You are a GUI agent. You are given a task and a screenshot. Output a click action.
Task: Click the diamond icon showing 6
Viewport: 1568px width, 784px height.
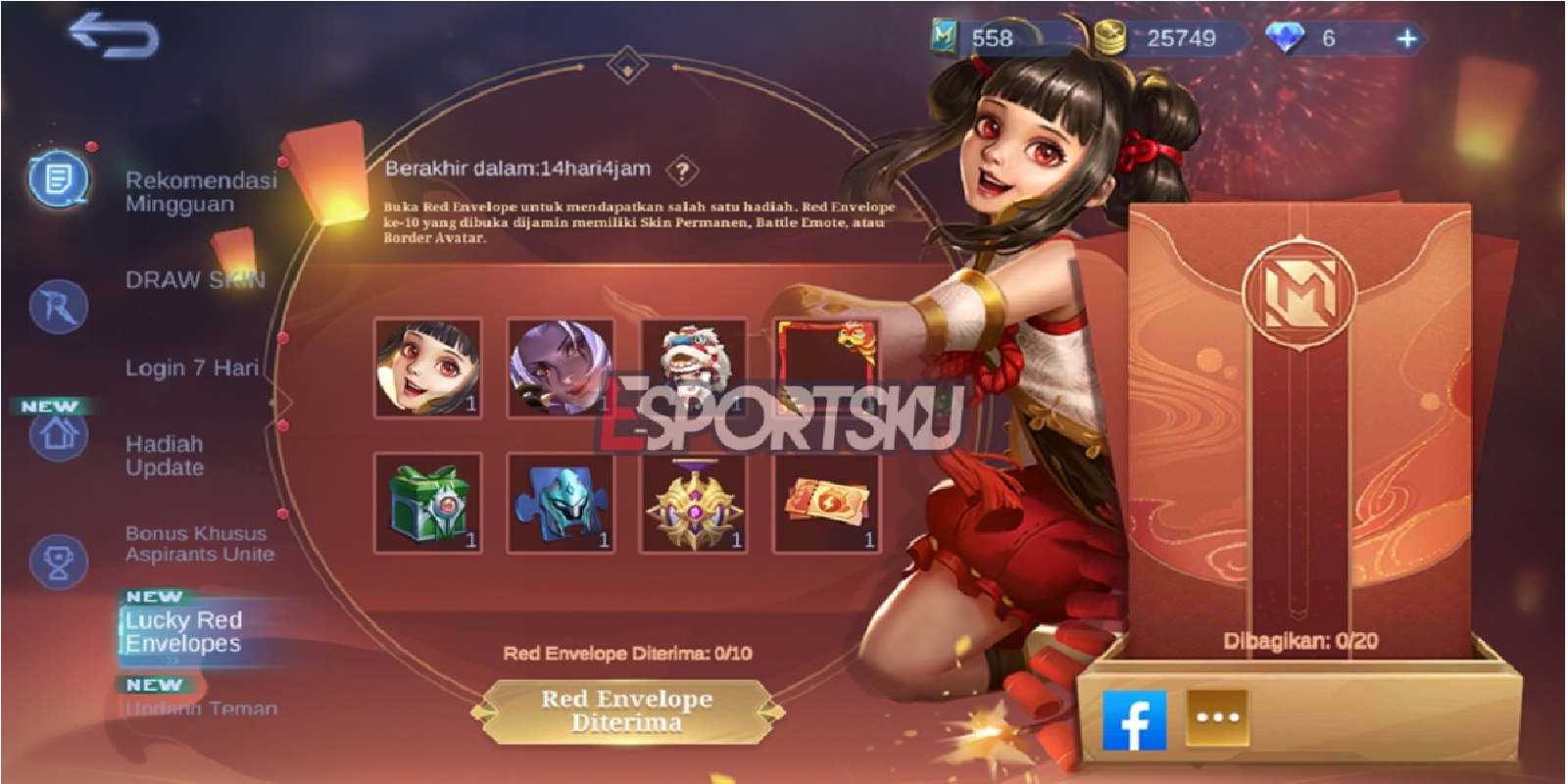[x=1286, y=35]
